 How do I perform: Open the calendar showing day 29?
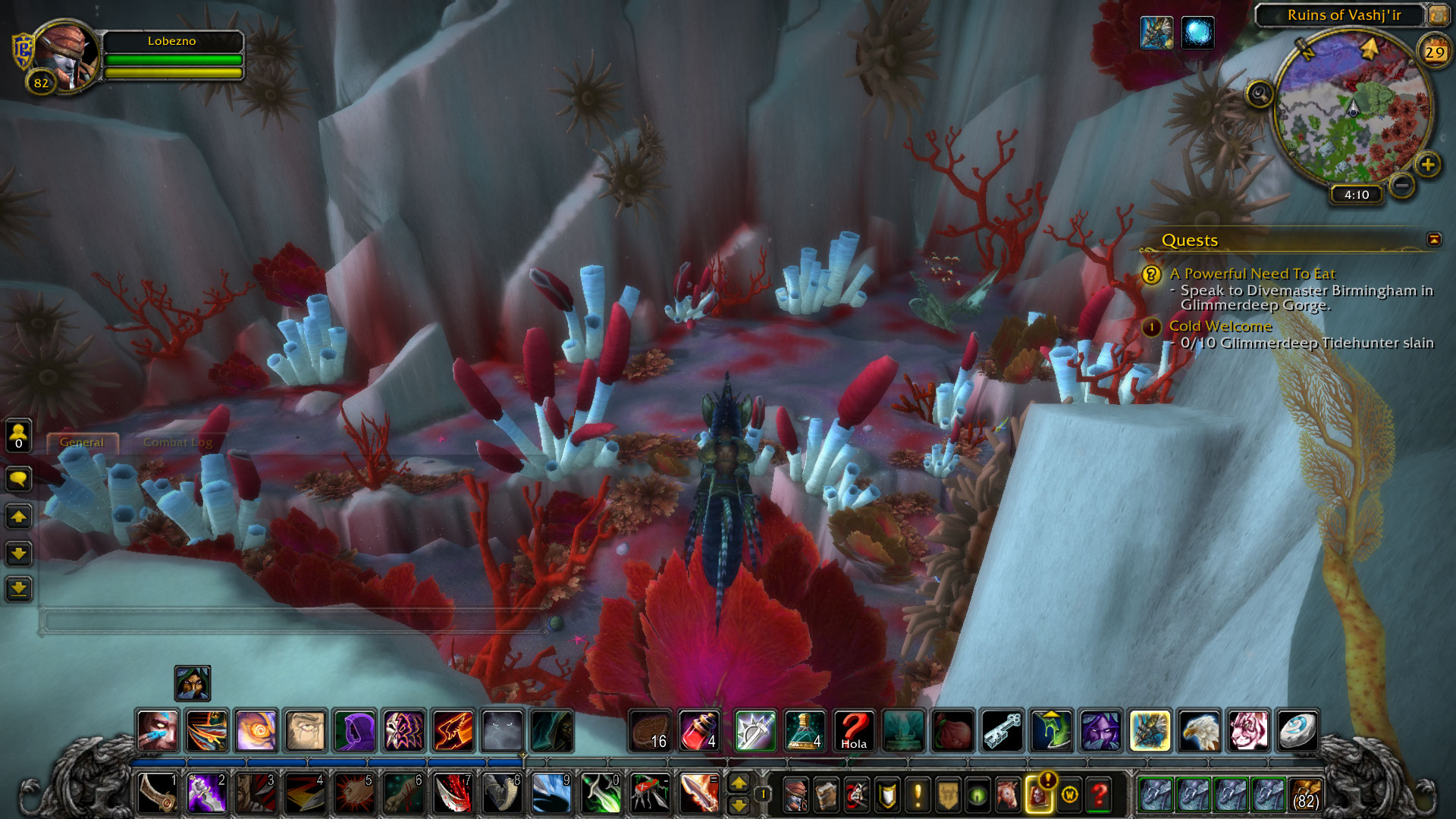click(1433, 52)
